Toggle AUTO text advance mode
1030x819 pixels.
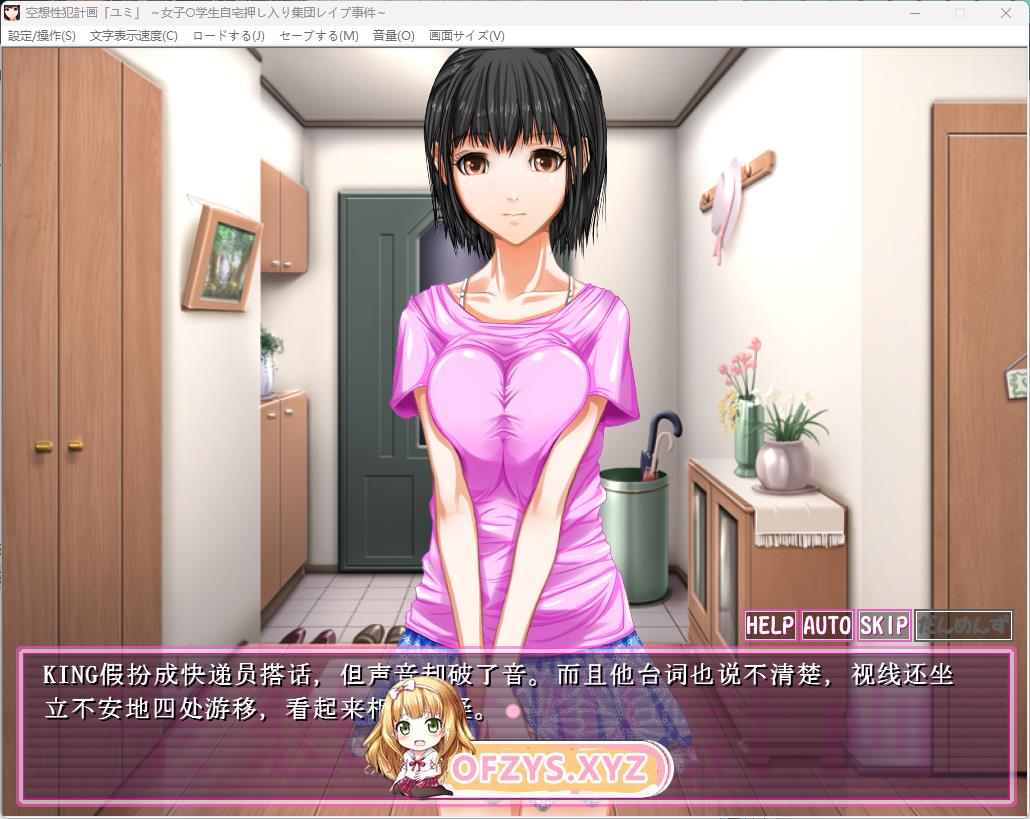827,626
